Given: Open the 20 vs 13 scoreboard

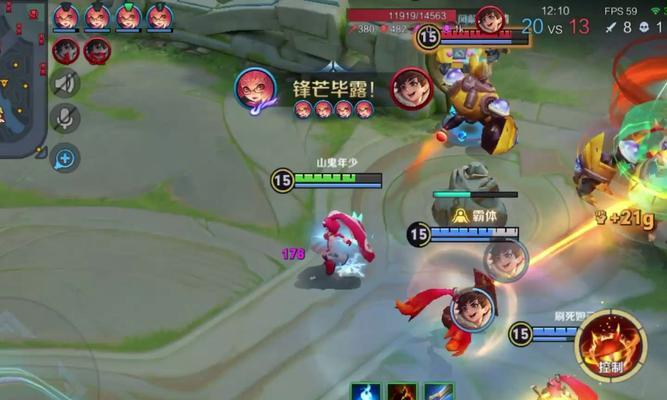Looking at the screenshot, I should 555,27.
